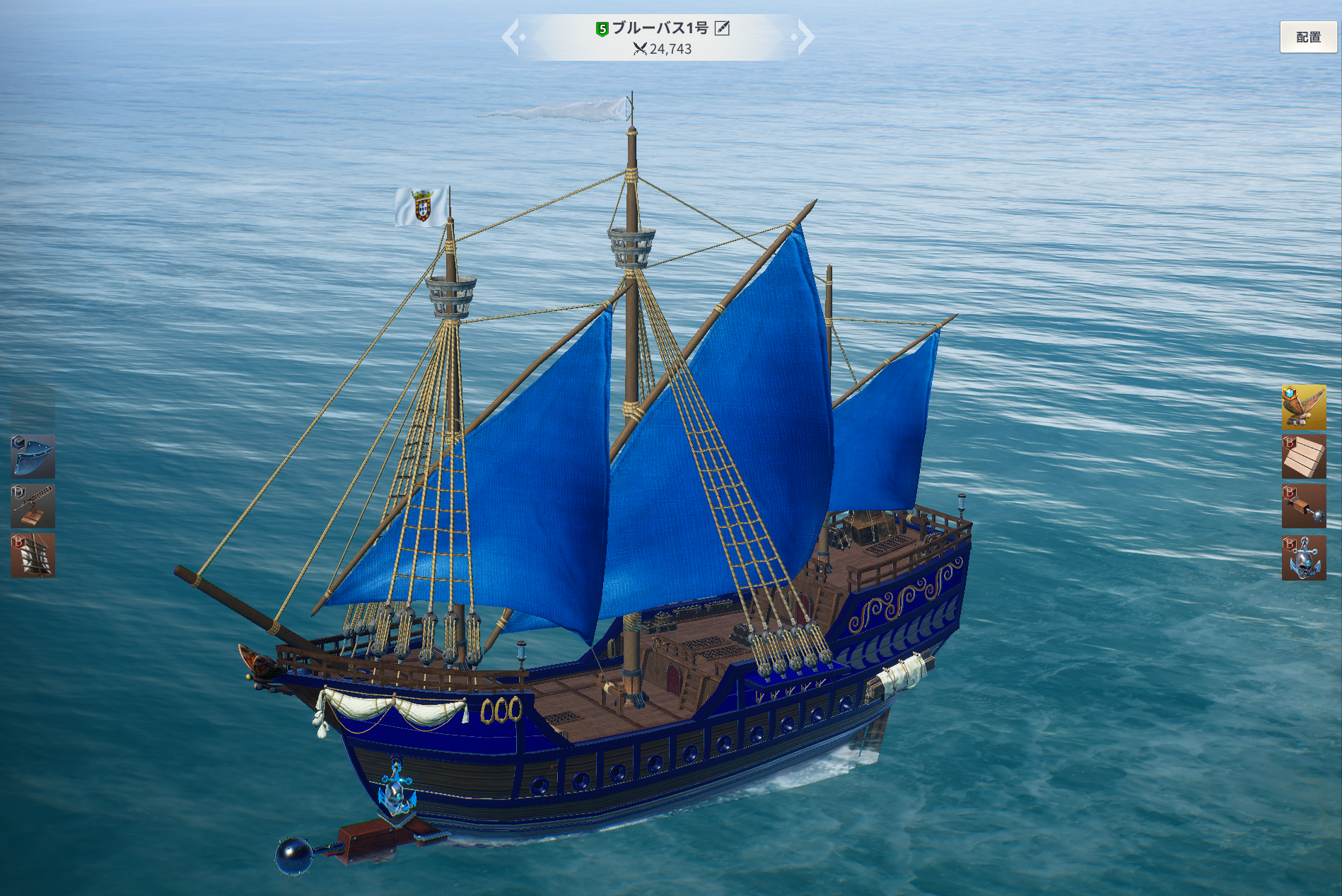
Task: Switch to the previous ship with left arrow
Action: (511, 37)
